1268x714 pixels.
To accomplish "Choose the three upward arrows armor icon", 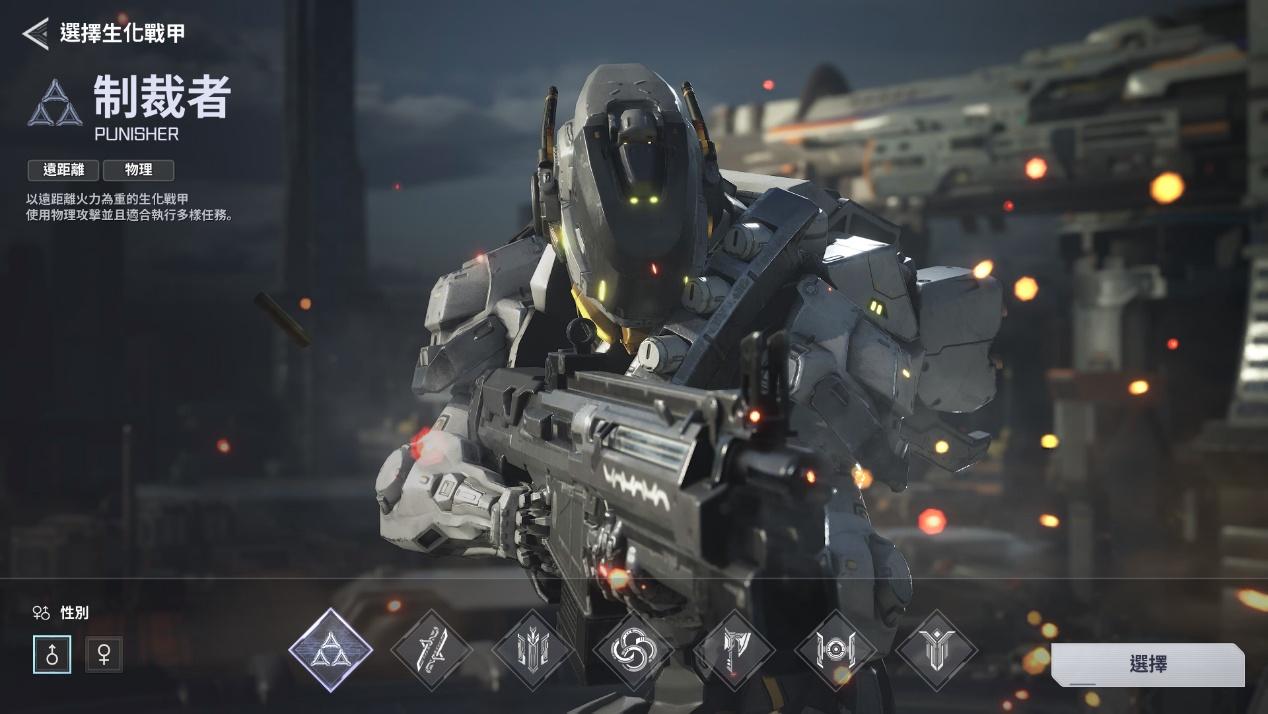I will tap(532, 651).
